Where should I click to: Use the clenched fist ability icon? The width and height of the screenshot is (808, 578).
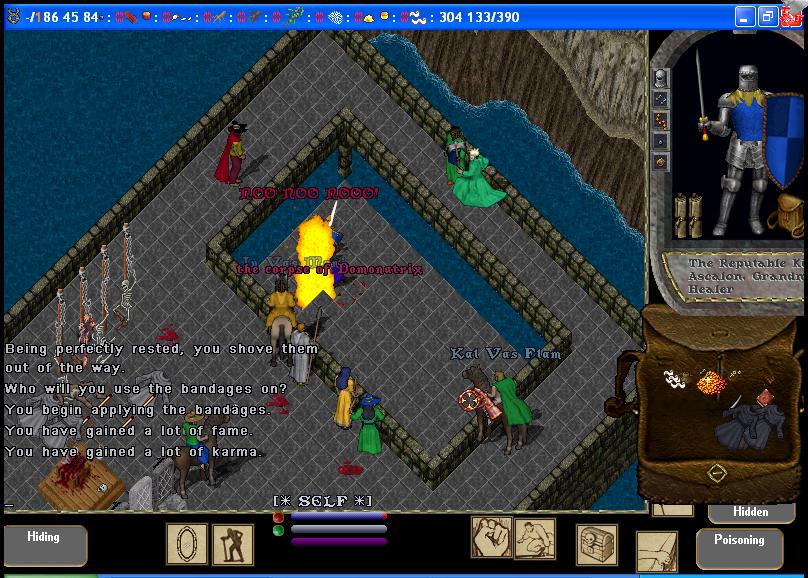pos(491,537)
